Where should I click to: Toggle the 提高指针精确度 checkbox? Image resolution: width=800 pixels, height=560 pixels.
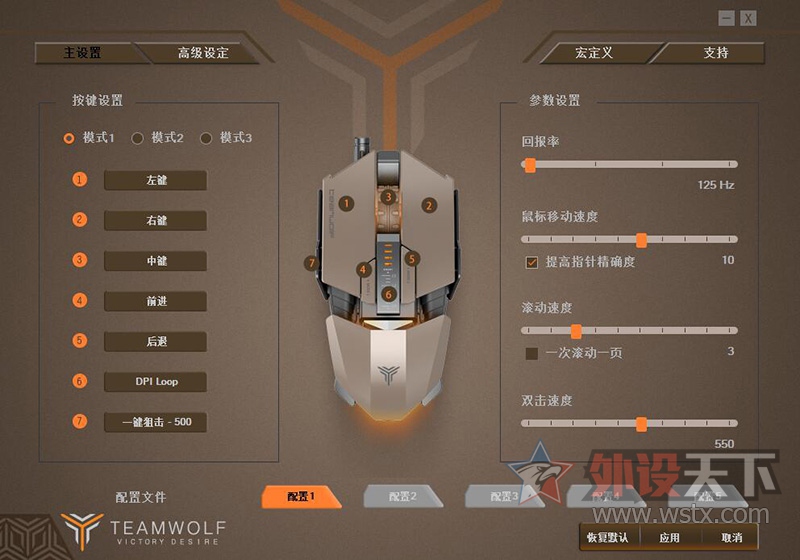coord(532,262)
